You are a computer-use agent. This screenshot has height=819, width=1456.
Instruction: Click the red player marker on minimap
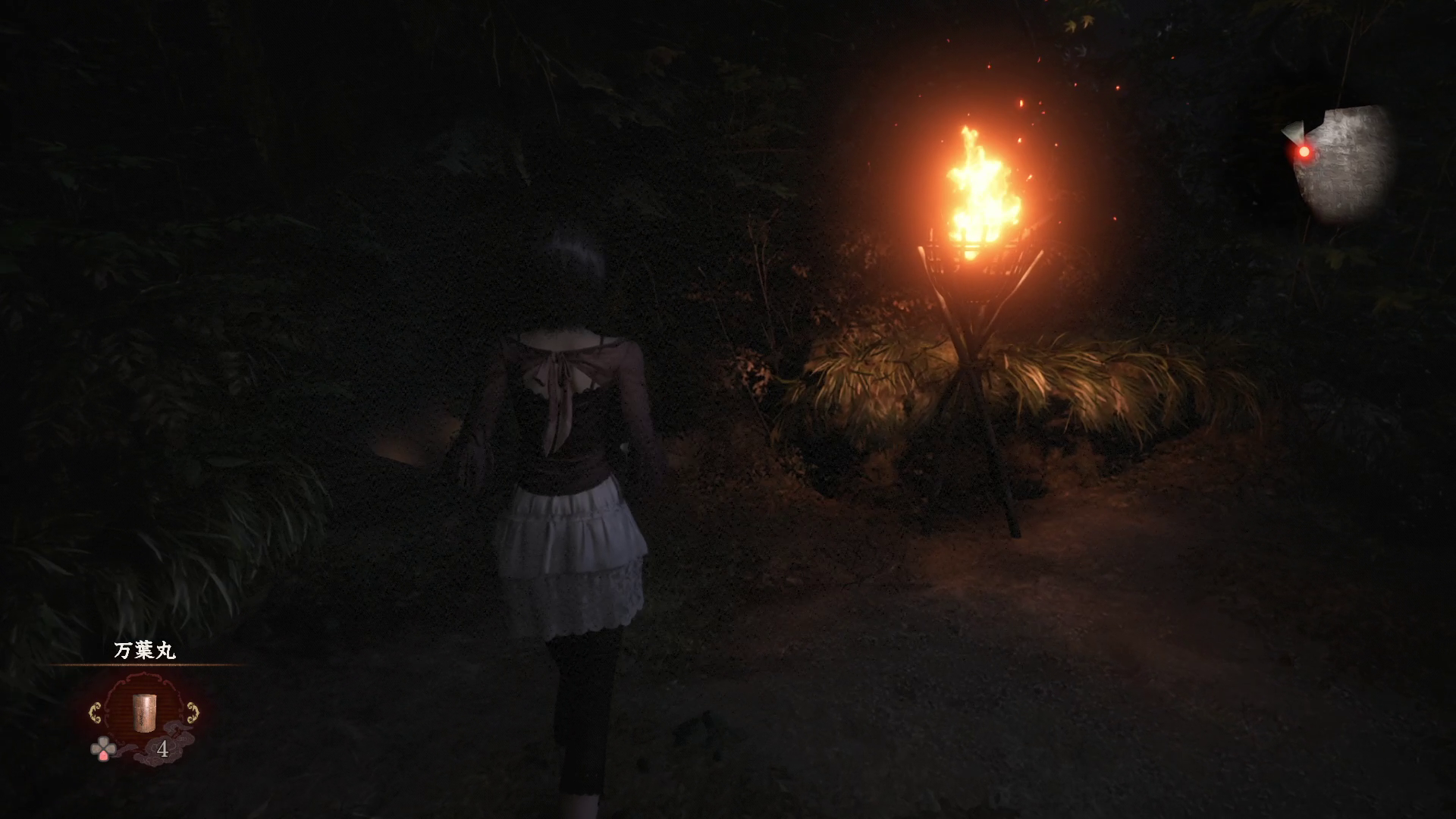tap(1304, 152)
